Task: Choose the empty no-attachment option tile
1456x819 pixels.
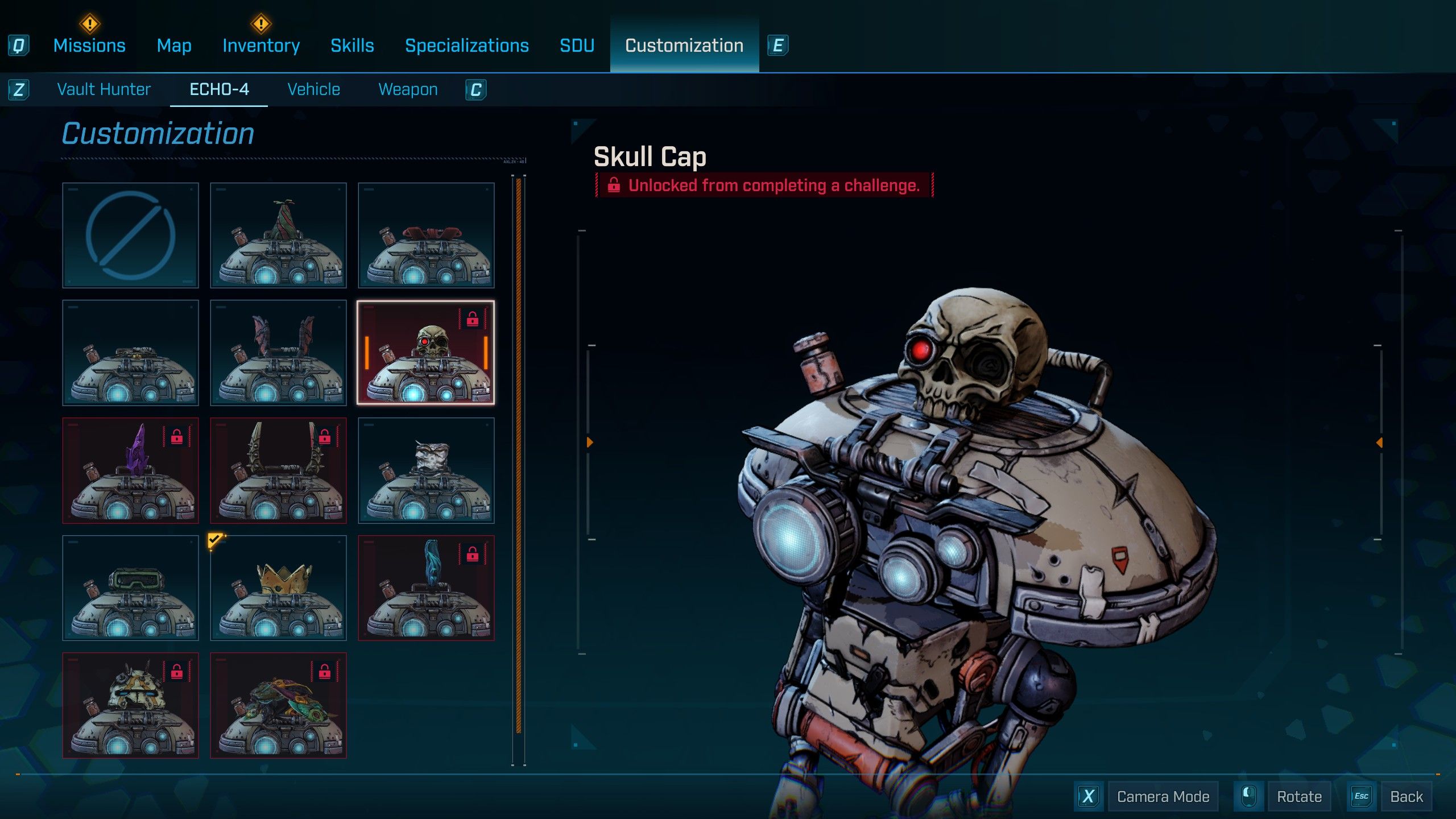Action: click(131, 235)
